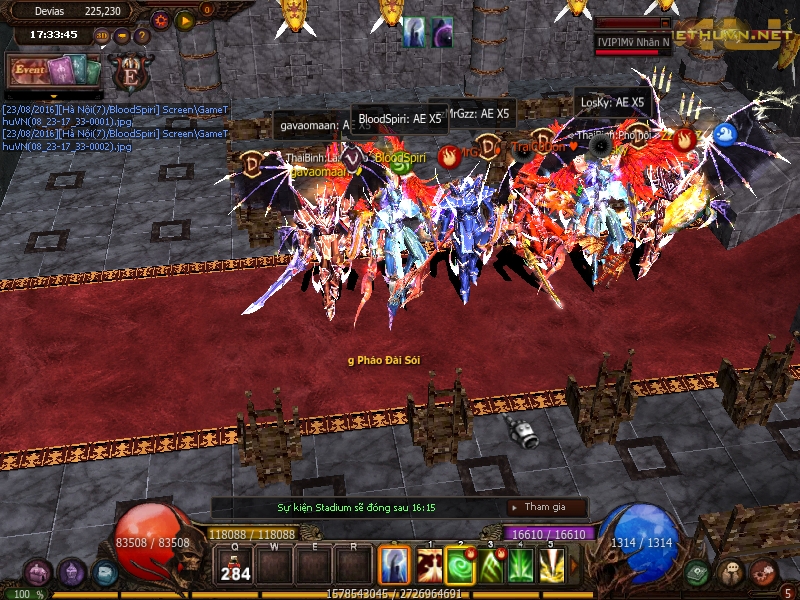800x600 pixels.
Task: Join the Stadium event via Tham gia
Action: click(546, 508)
